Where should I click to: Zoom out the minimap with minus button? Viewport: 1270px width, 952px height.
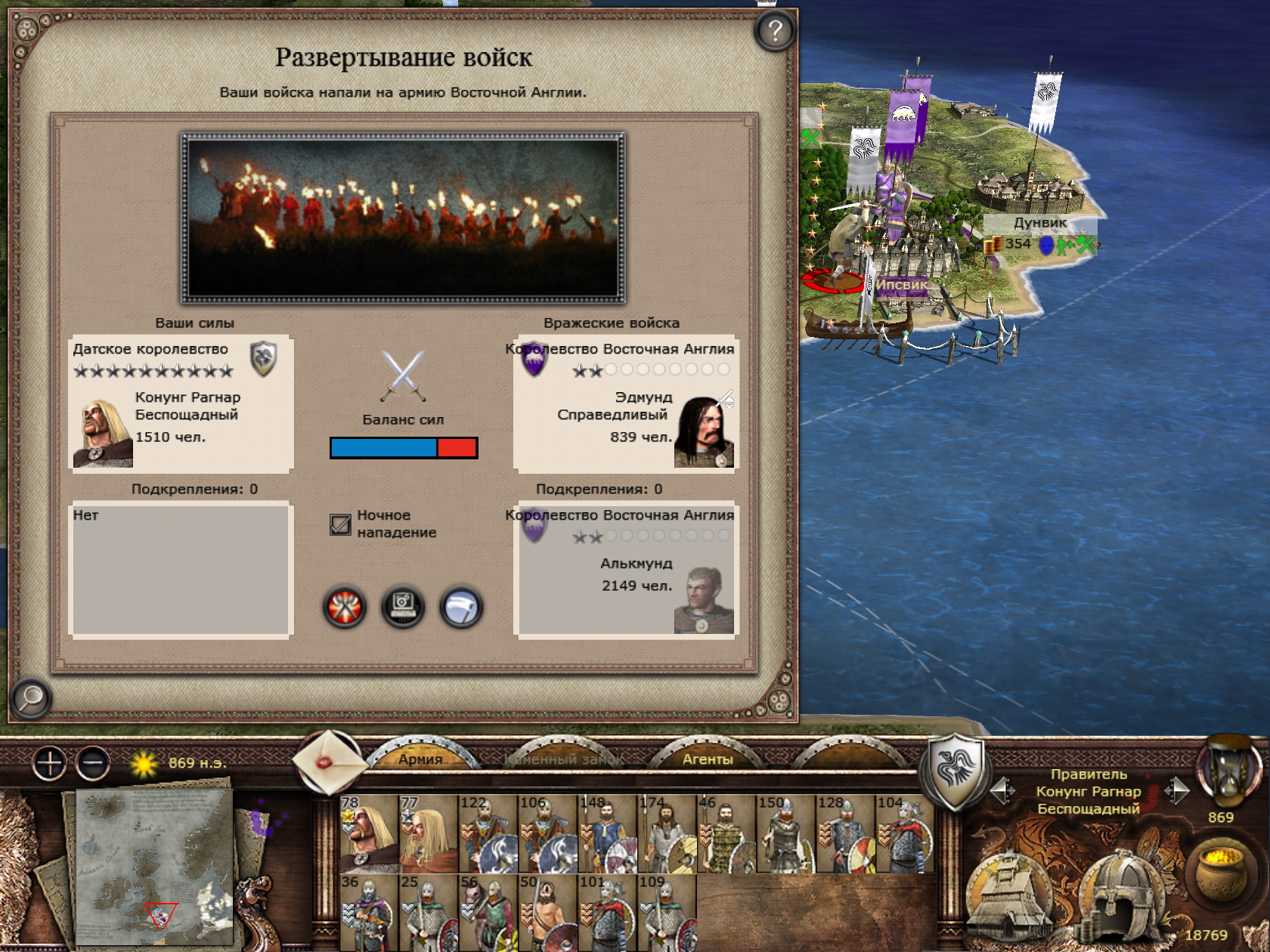[x=93, y=764]
